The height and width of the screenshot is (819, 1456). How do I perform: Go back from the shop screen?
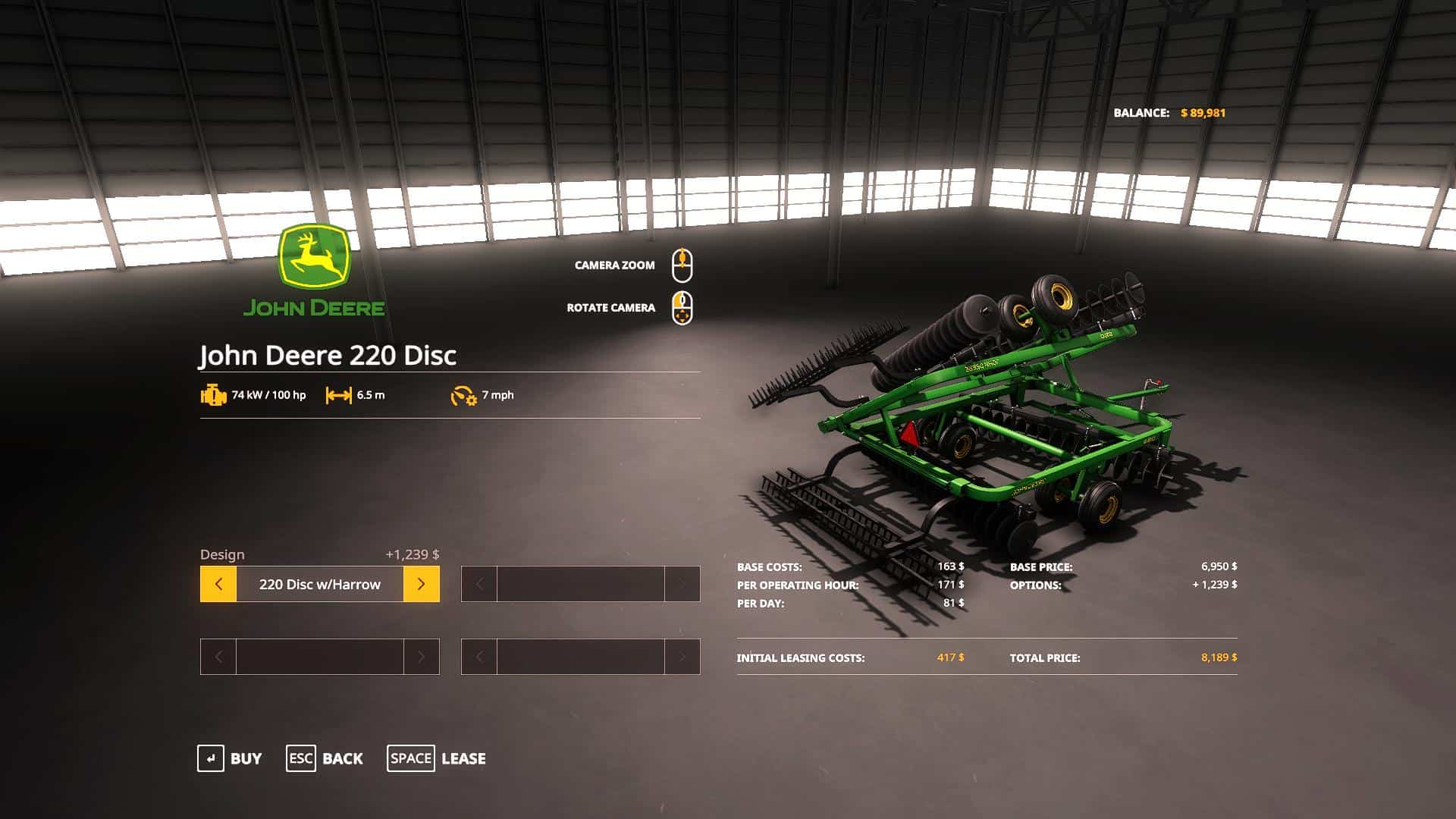(325, 758)
